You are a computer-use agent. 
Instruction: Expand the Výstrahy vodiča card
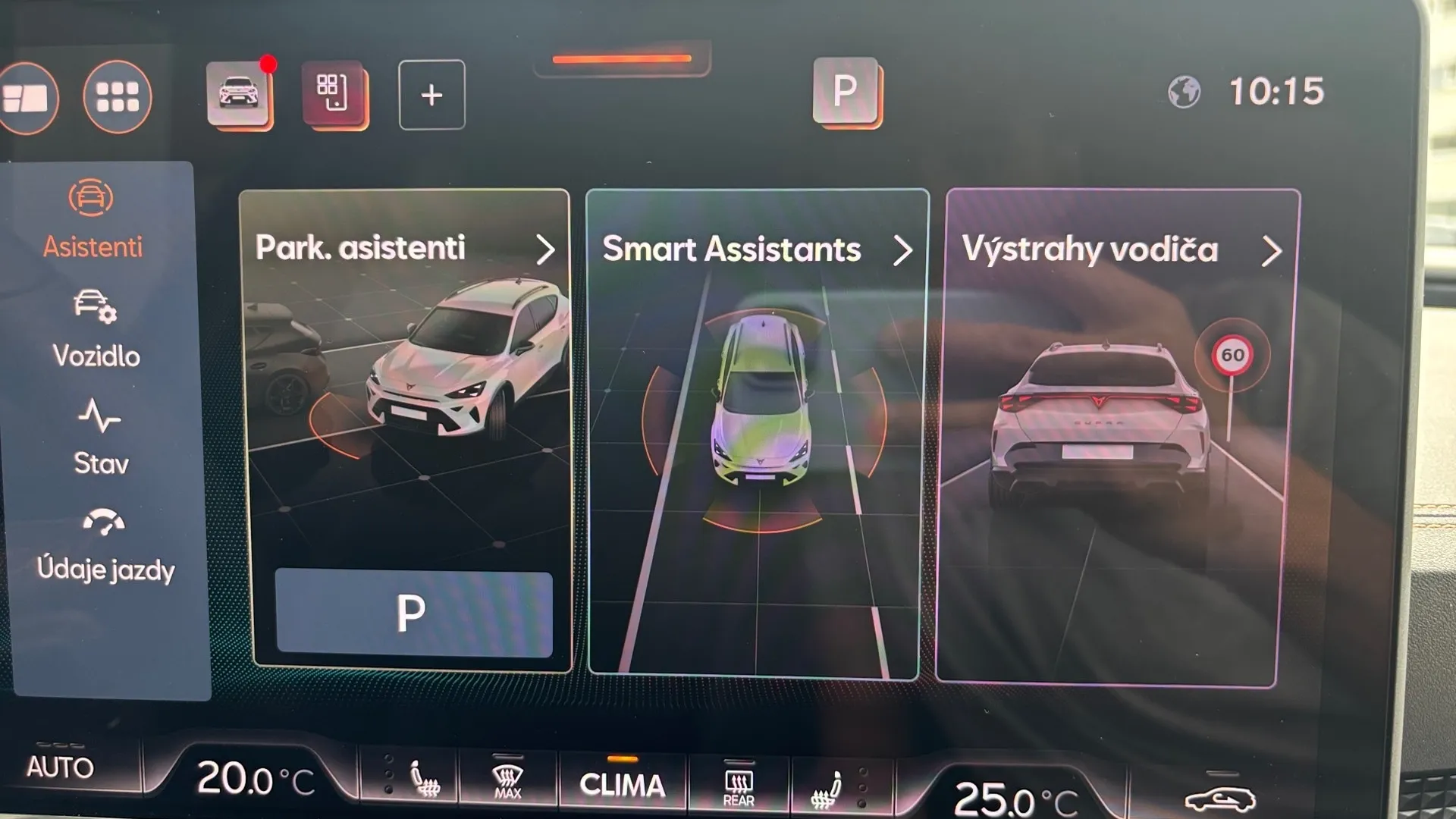point(1271,251)
